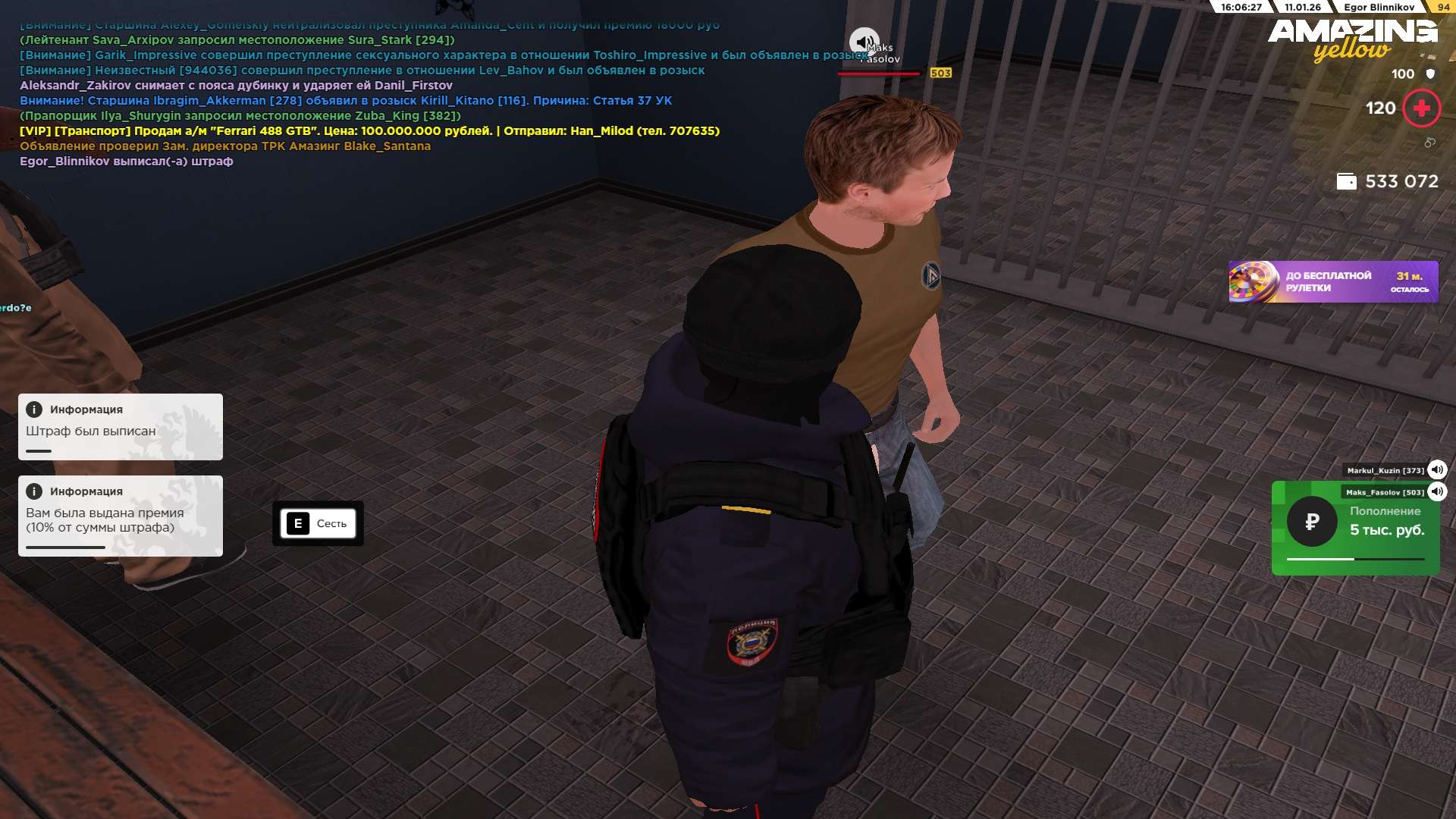Select the Ferrari 488 GTB VIP ad chat line
This screenshot has height=819, width=1456.
point(369,131)
